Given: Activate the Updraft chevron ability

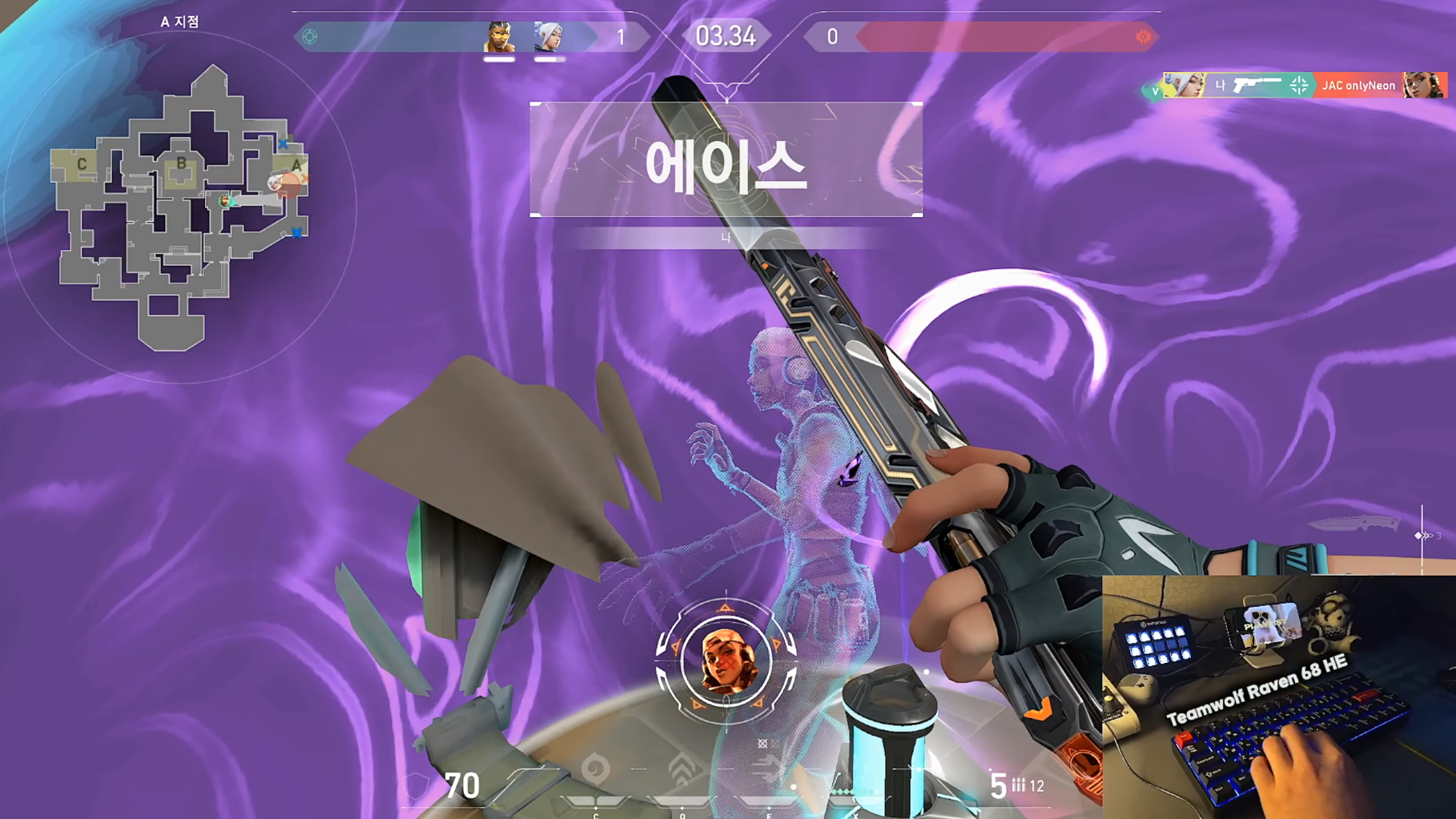Looking at the screenshot, I should pos(682,769).
